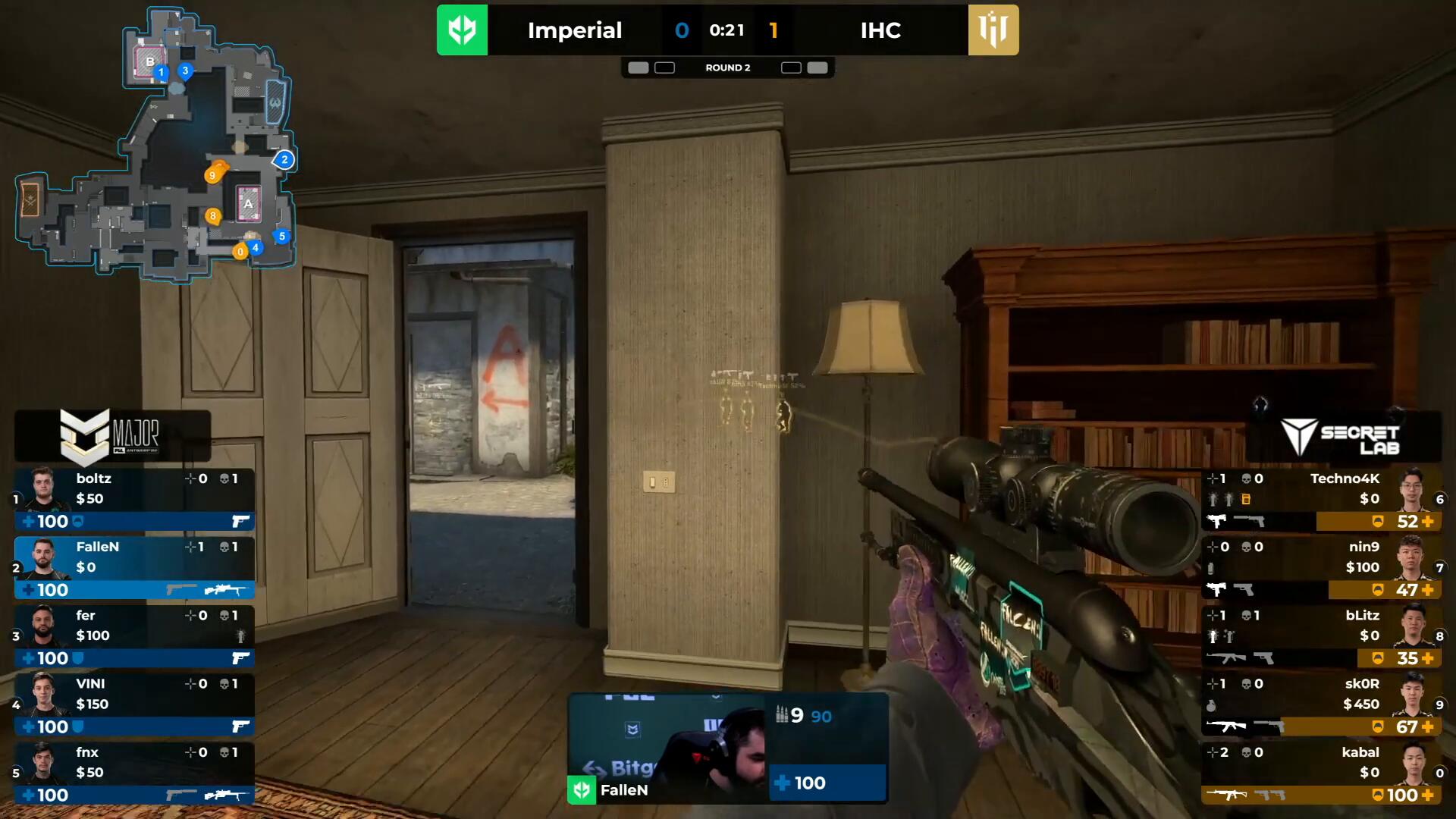1456x819 pixels.
Task: Select VINI's player row
Action: [x=134, y=704]
